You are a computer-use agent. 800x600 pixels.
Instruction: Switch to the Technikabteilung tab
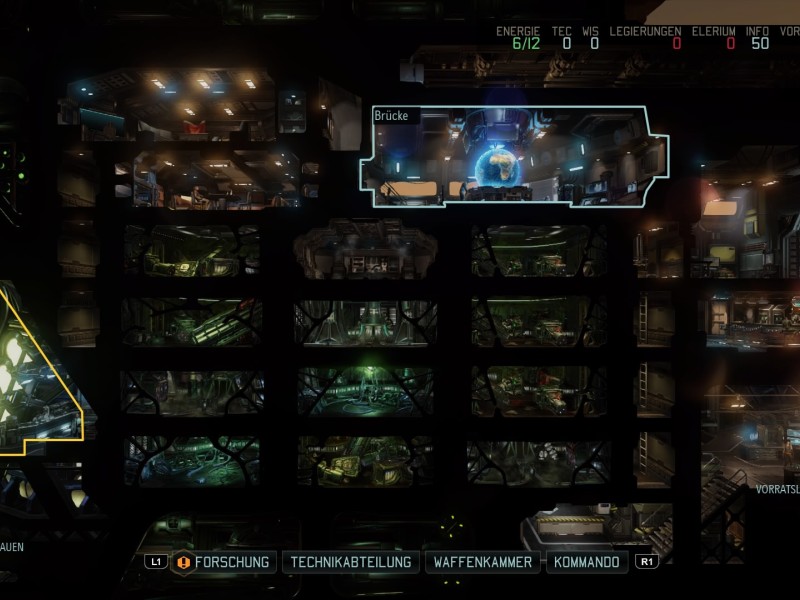[x=350, y=562]
